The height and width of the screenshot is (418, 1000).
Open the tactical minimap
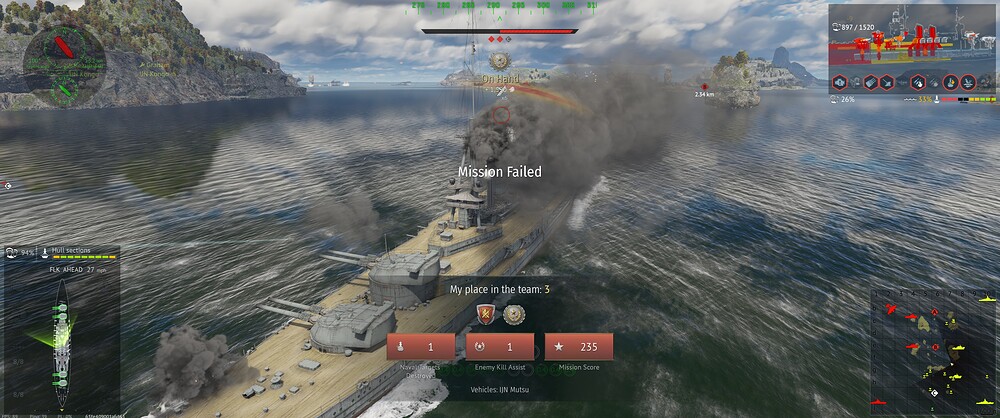coord(933,351)
